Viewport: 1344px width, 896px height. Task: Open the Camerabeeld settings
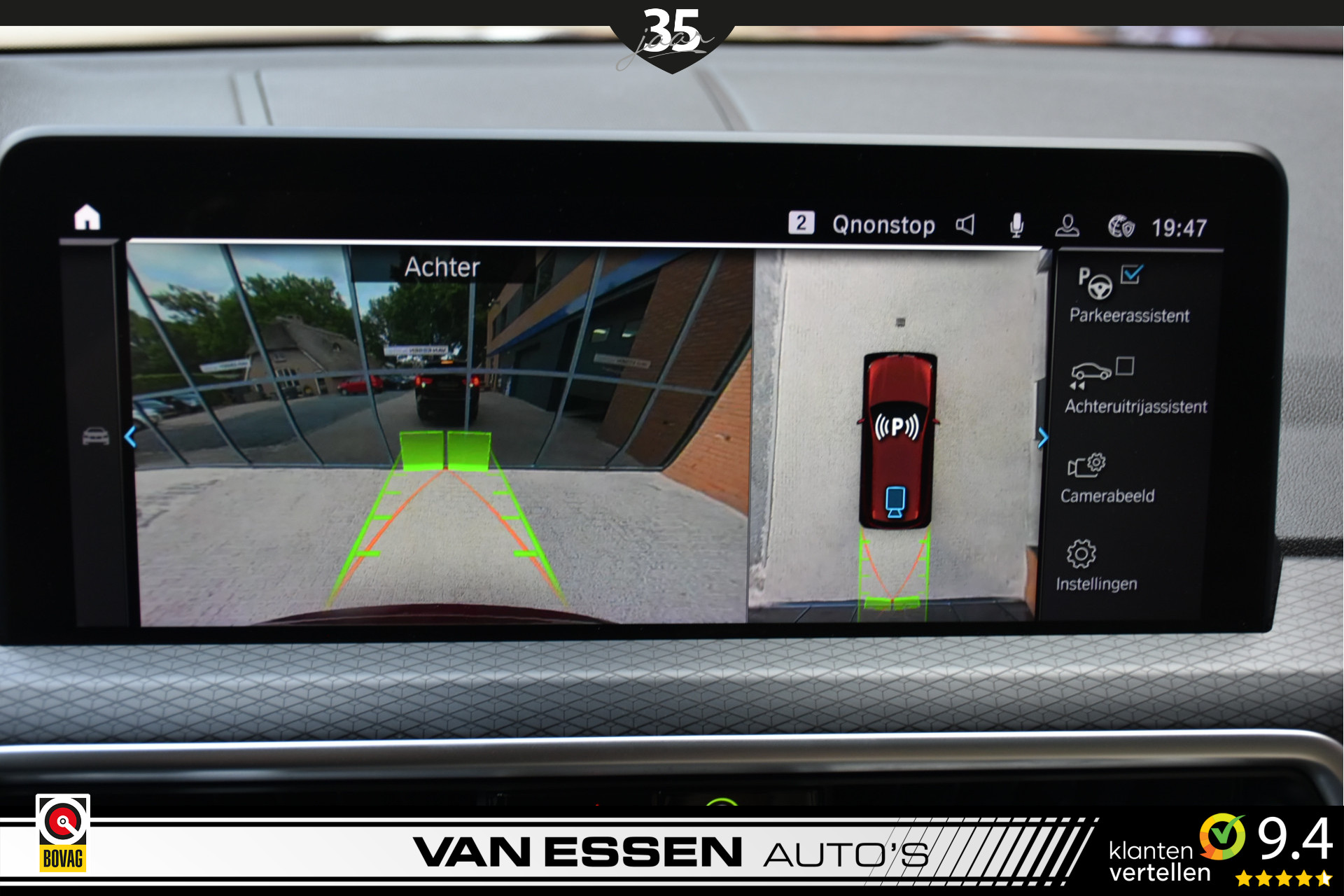[x=1107, y=478]
